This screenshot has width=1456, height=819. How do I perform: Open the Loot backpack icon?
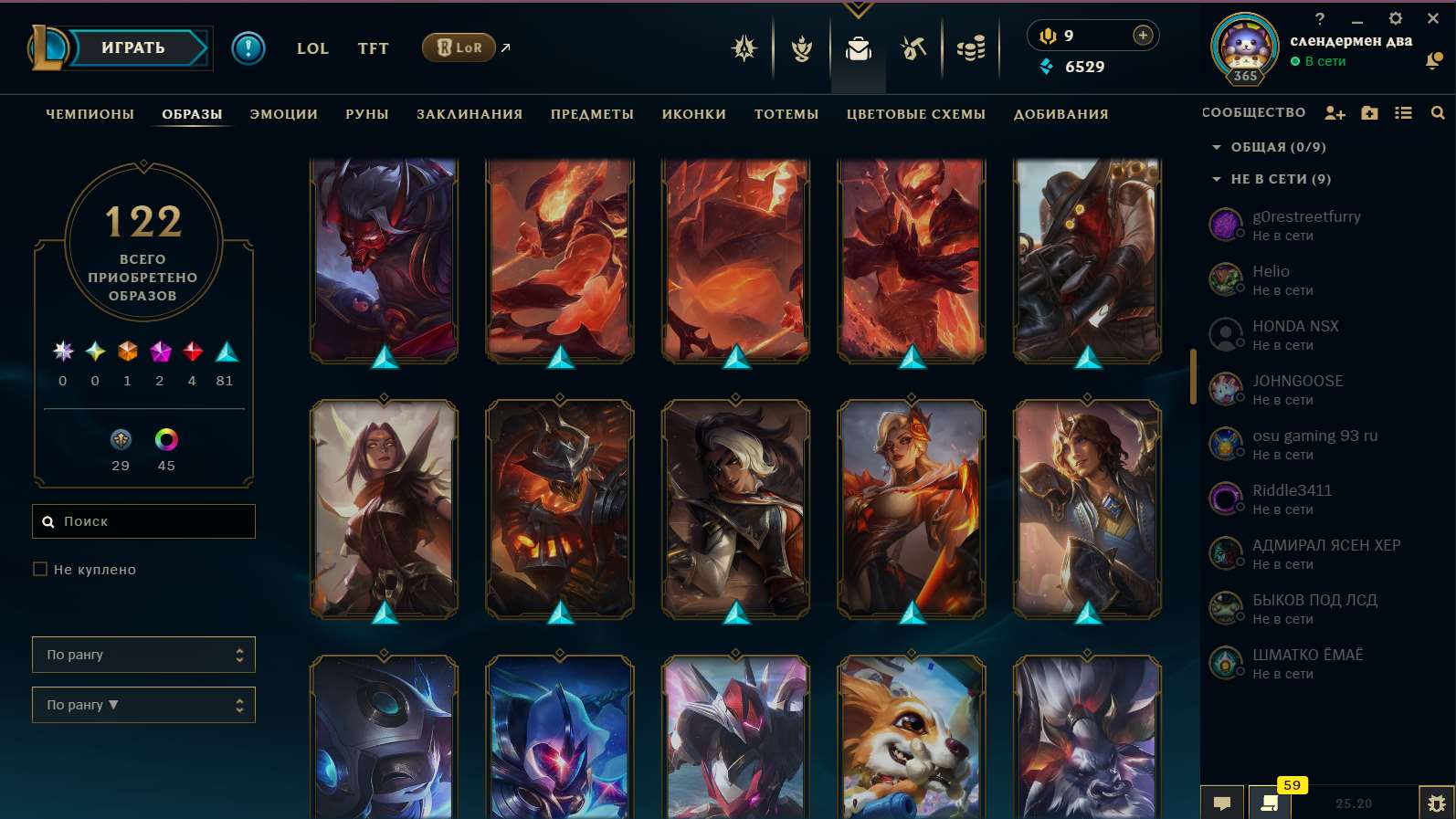[x=859, y=50]
